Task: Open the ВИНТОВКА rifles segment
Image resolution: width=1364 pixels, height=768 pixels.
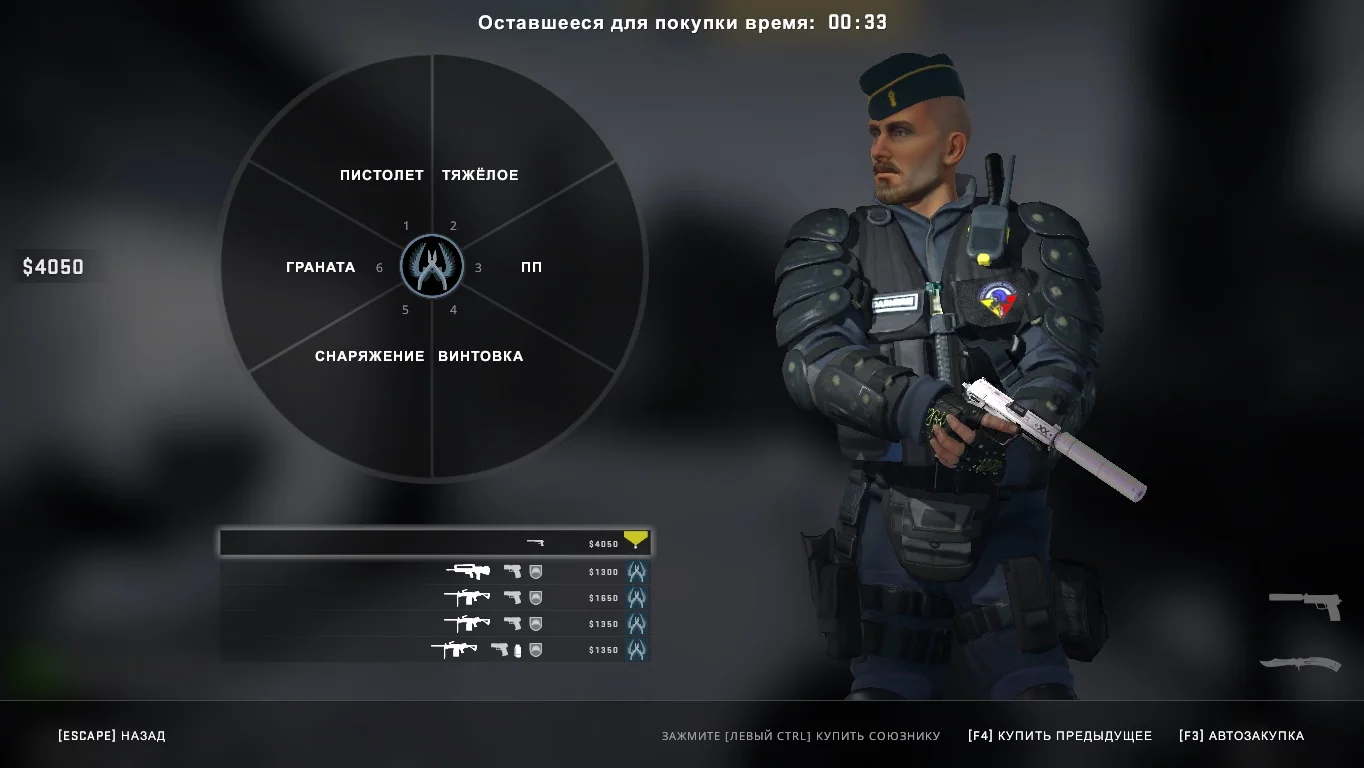Action: coord(480,356)
